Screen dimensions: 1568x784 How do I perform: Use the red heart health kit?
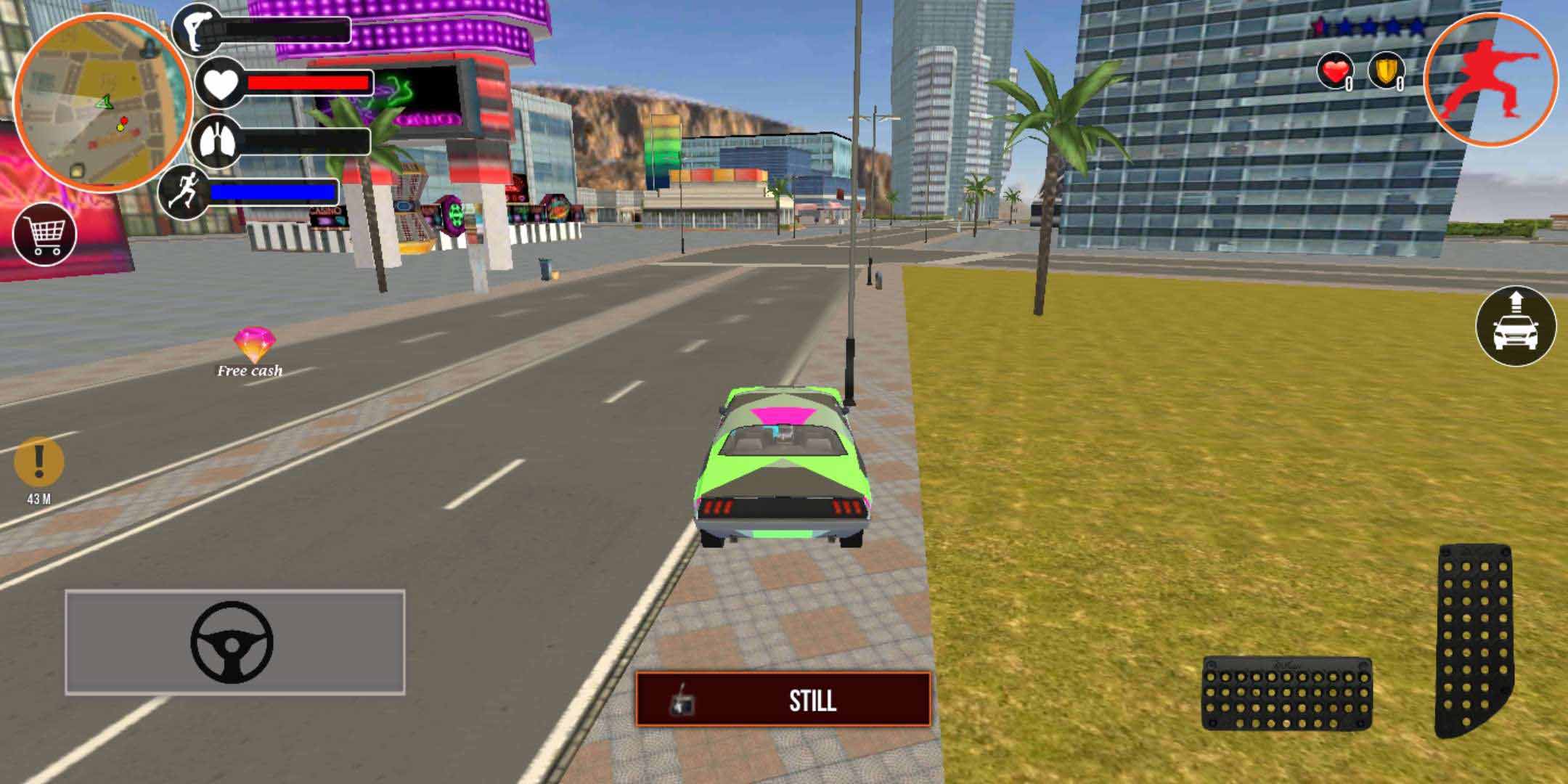[x=1334, y=72]
